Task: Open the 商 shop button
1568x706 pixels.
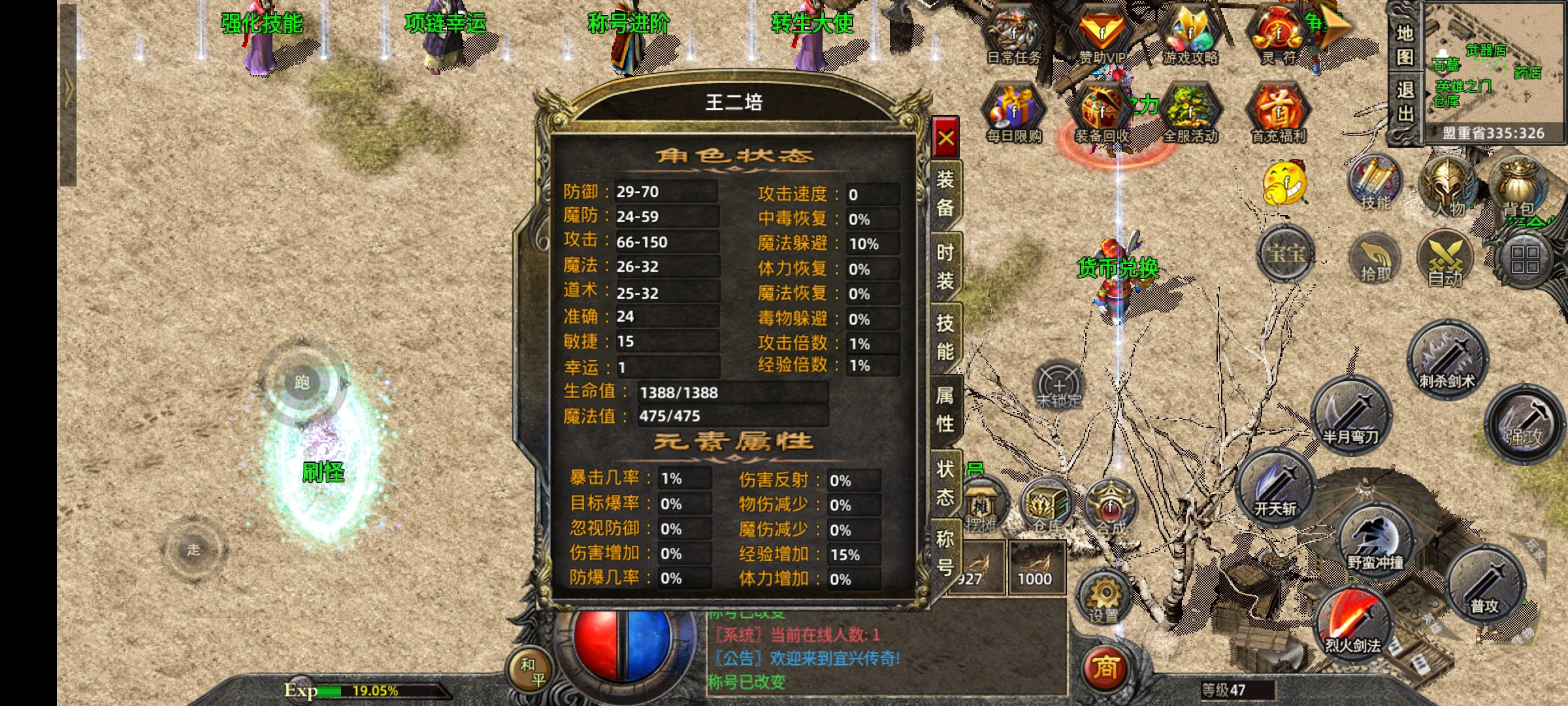Action: 1105,668
